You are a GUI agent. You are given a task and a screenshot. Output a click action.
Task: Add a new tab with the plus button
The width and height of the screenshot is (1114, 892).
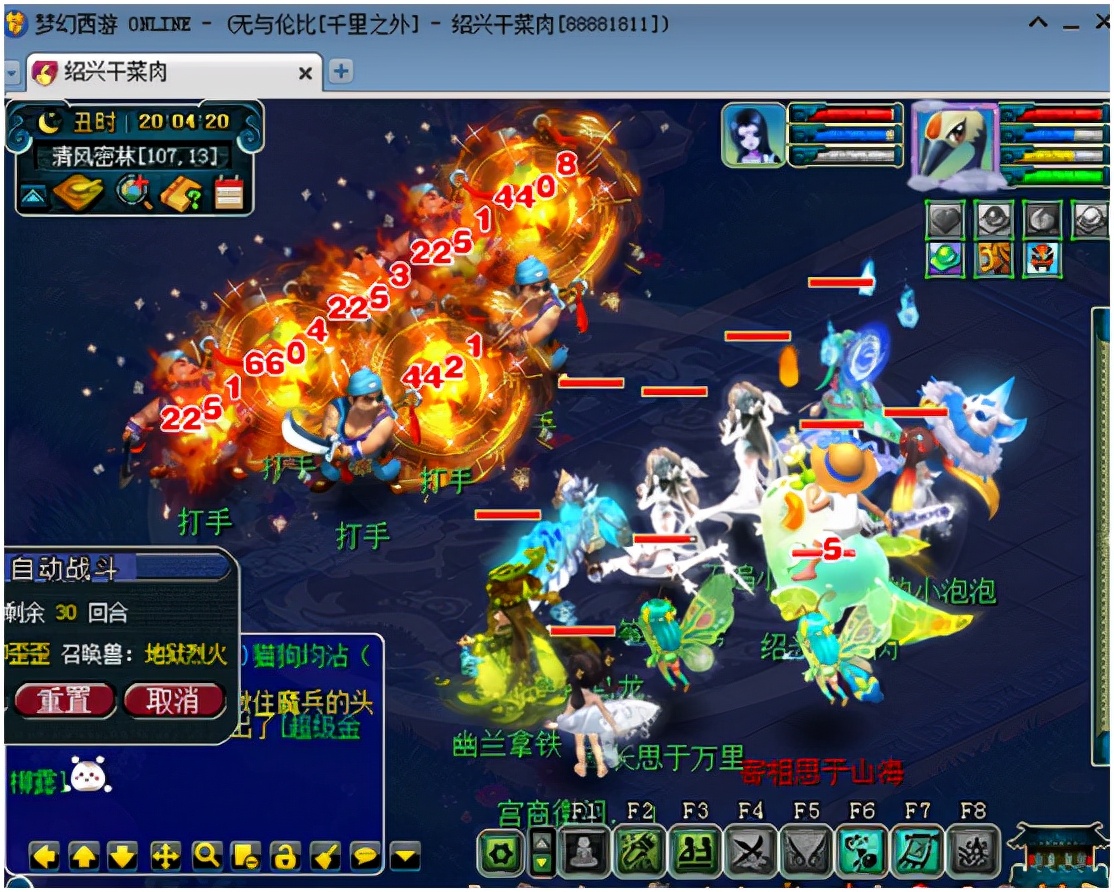pos(341,72)
